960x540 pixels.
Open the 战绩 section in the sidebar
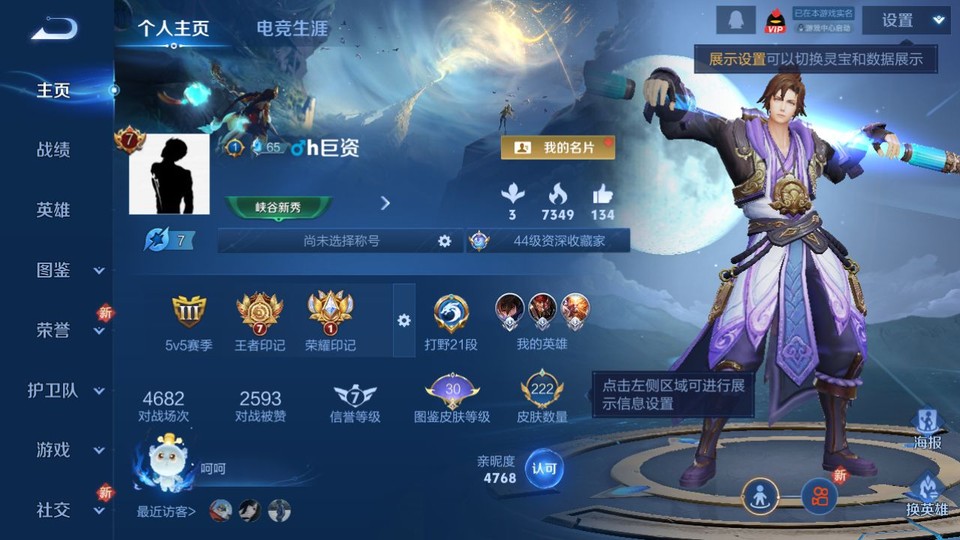click(54, 150)
